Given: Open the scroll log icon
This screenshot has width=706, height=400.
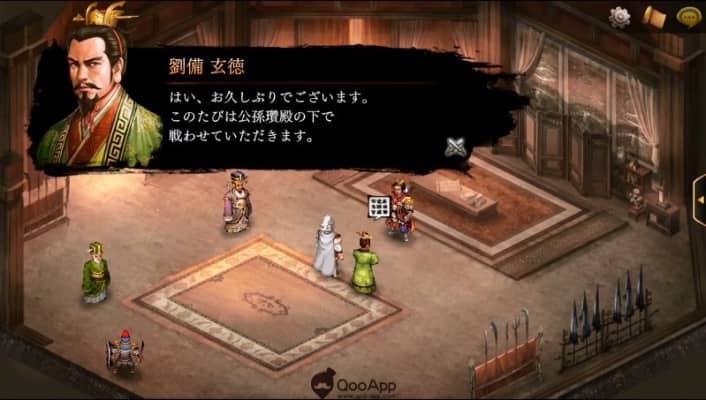Looking at the screenshot, I should (x=654, y=17).
